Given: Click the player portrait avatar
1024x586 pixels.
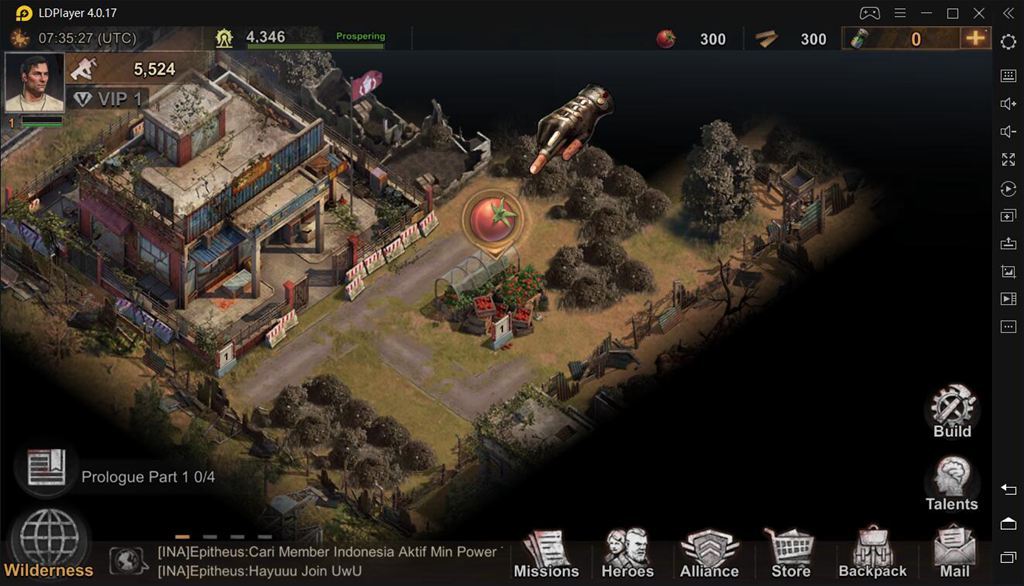Looking at the screenshot, I should (35, 82).
